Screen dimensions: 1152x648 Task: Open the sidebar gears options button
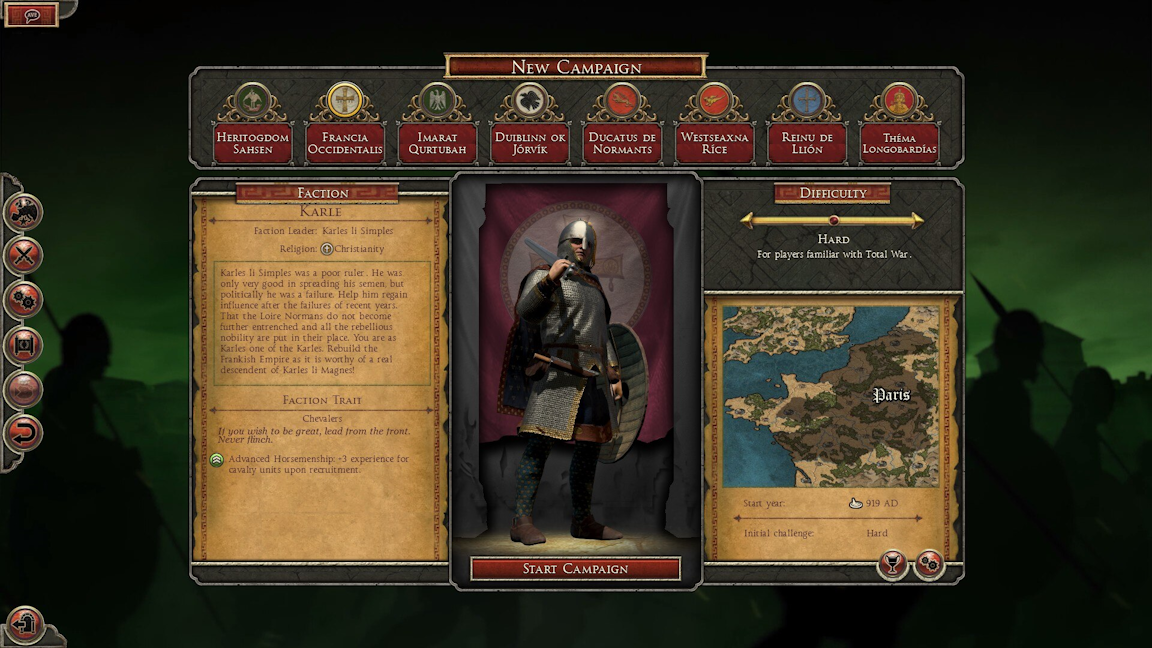pos(23,300)
